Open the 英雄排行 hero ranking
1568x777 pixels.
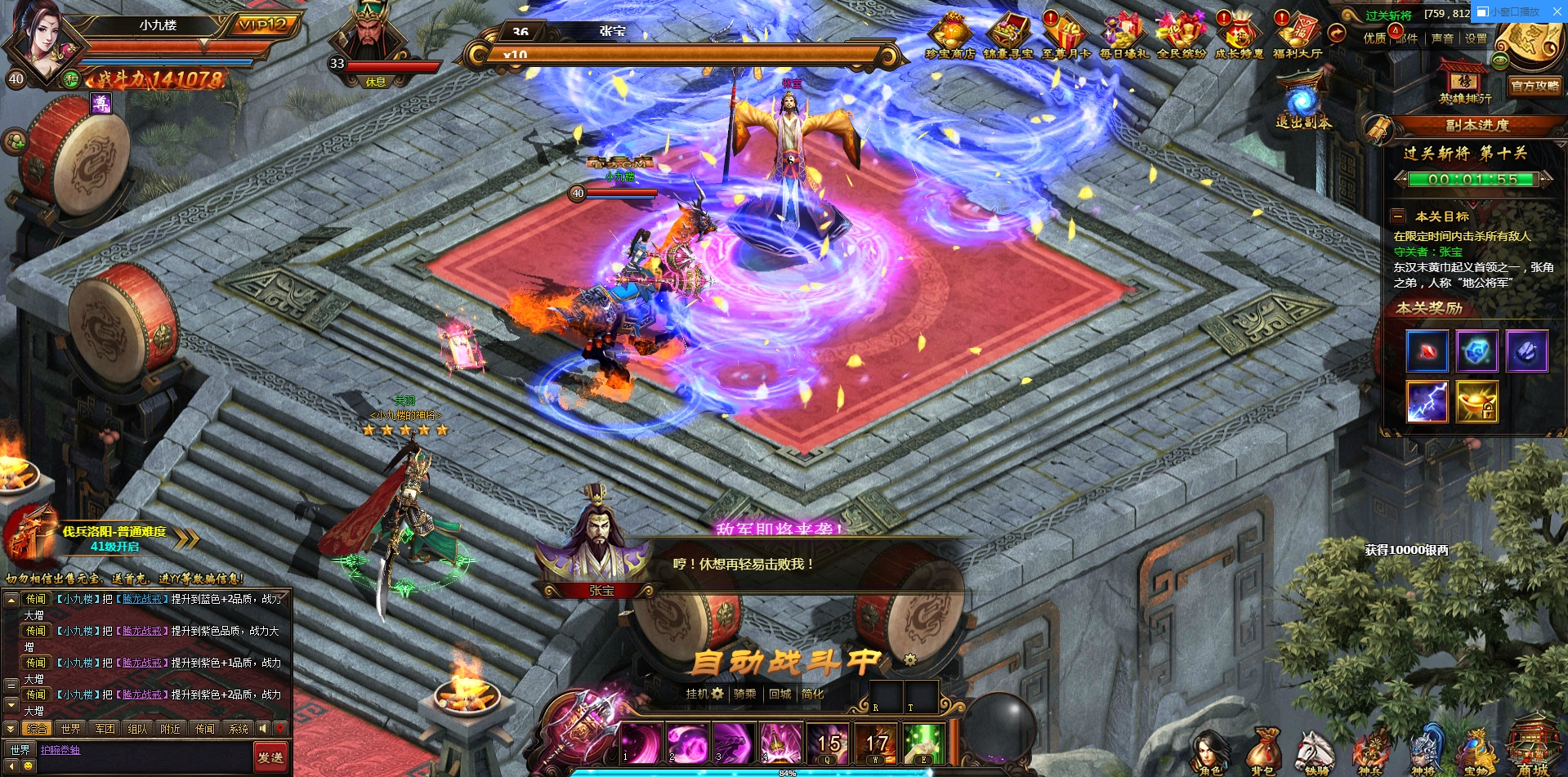point(1464,83)
